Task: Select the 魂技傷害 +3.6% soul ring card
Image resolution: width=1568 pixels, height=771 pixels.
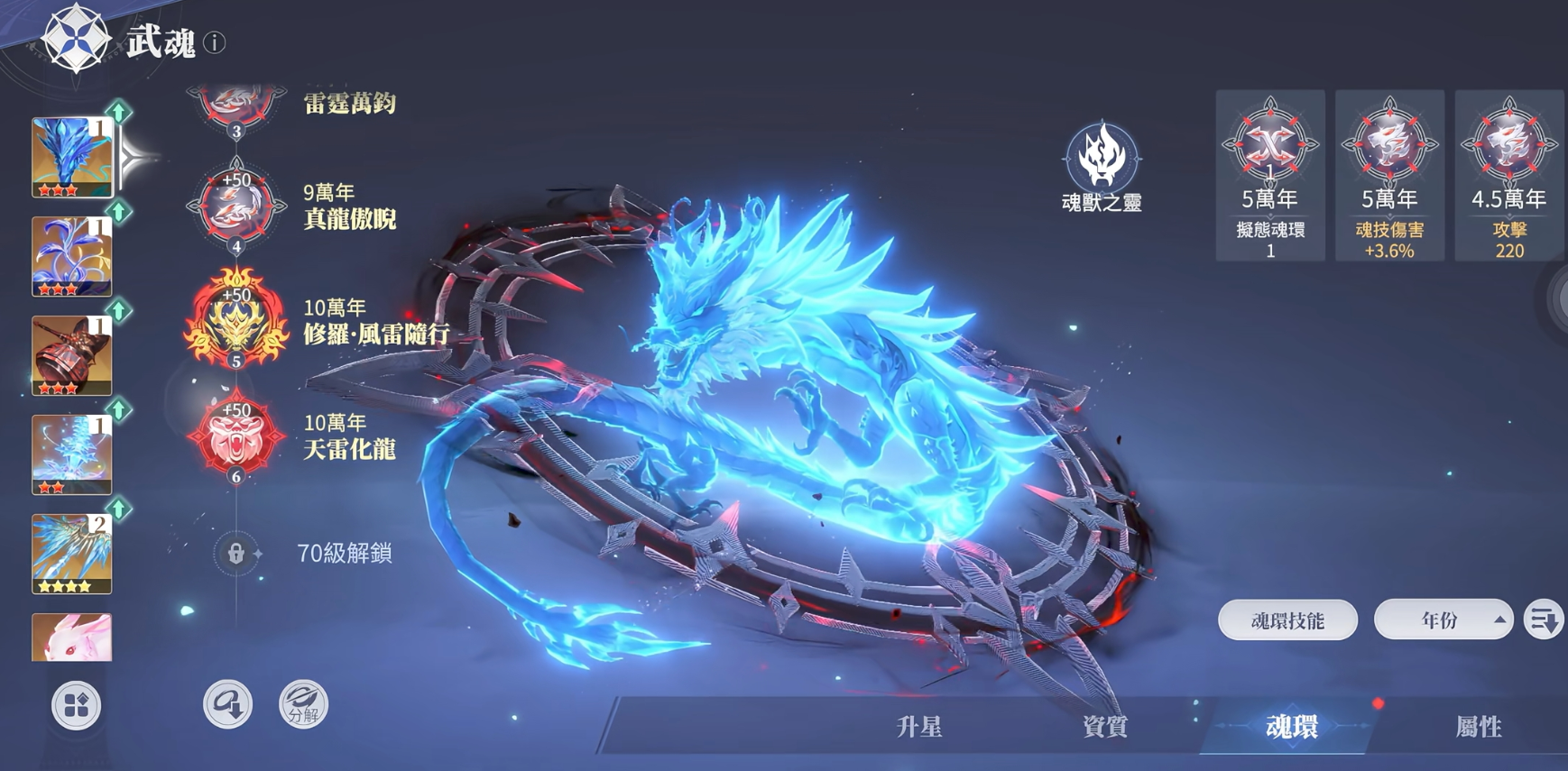Action: tap(1388, 176)
